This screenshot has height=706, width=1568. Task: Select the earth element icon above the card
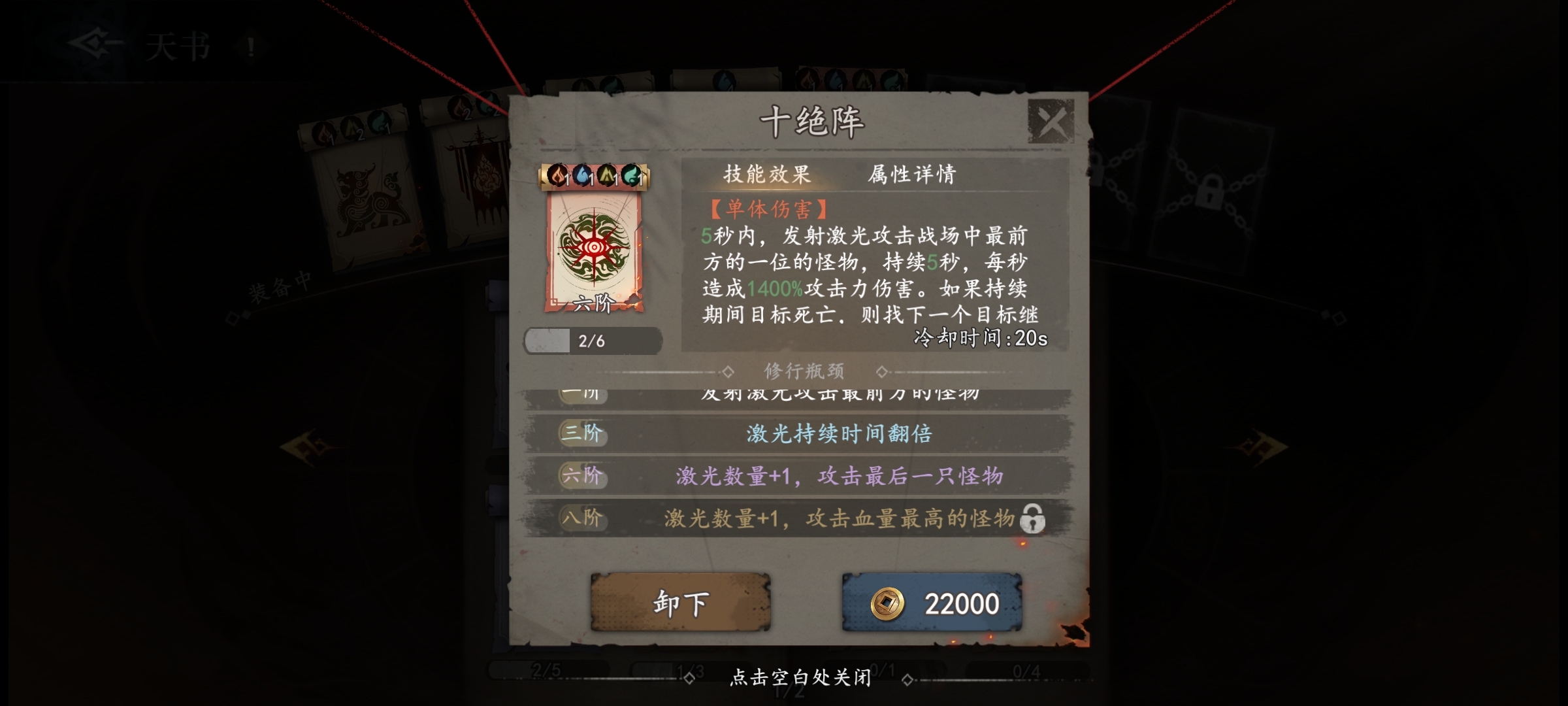[608, 175]
